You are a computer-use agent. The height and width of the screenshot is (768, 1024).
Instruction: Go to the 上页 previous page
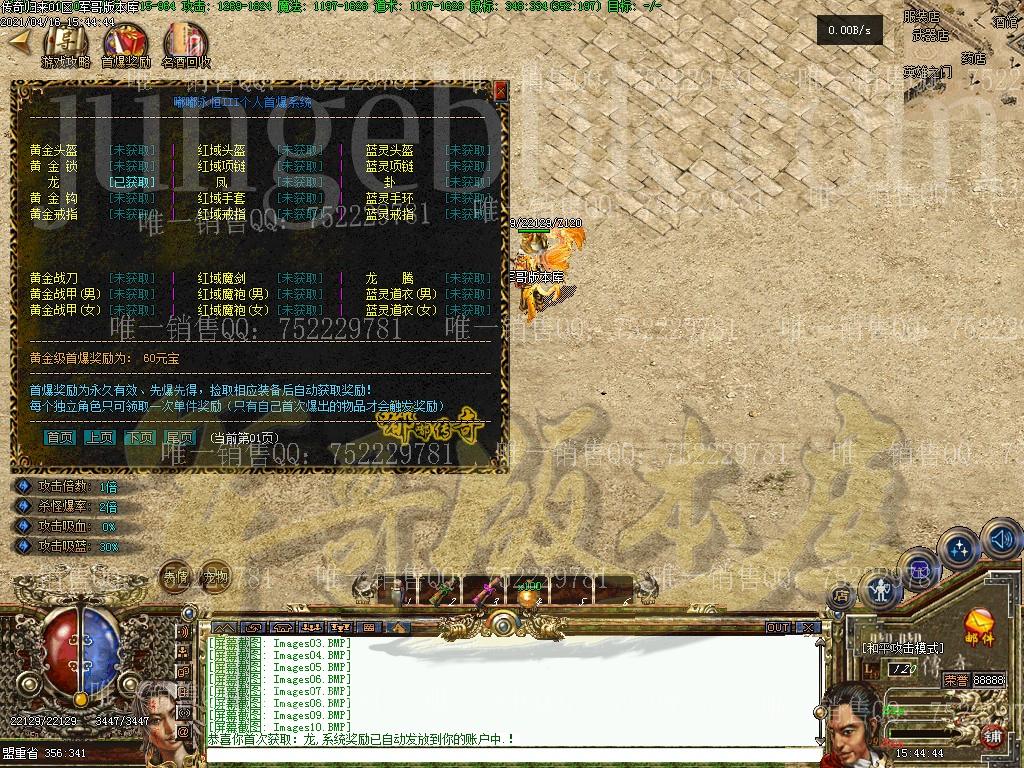coord(99,438)
